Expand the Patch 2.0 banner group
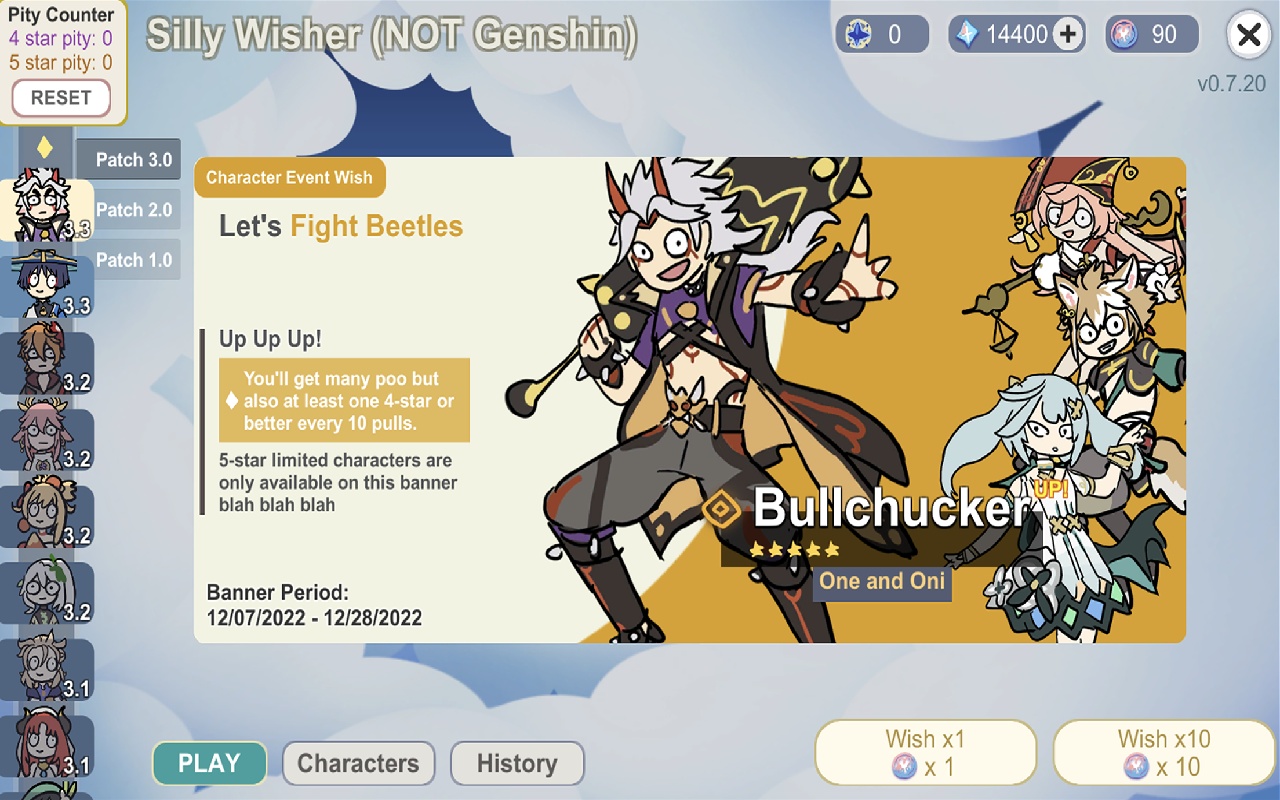1280x800 pixels. [135, 209]
